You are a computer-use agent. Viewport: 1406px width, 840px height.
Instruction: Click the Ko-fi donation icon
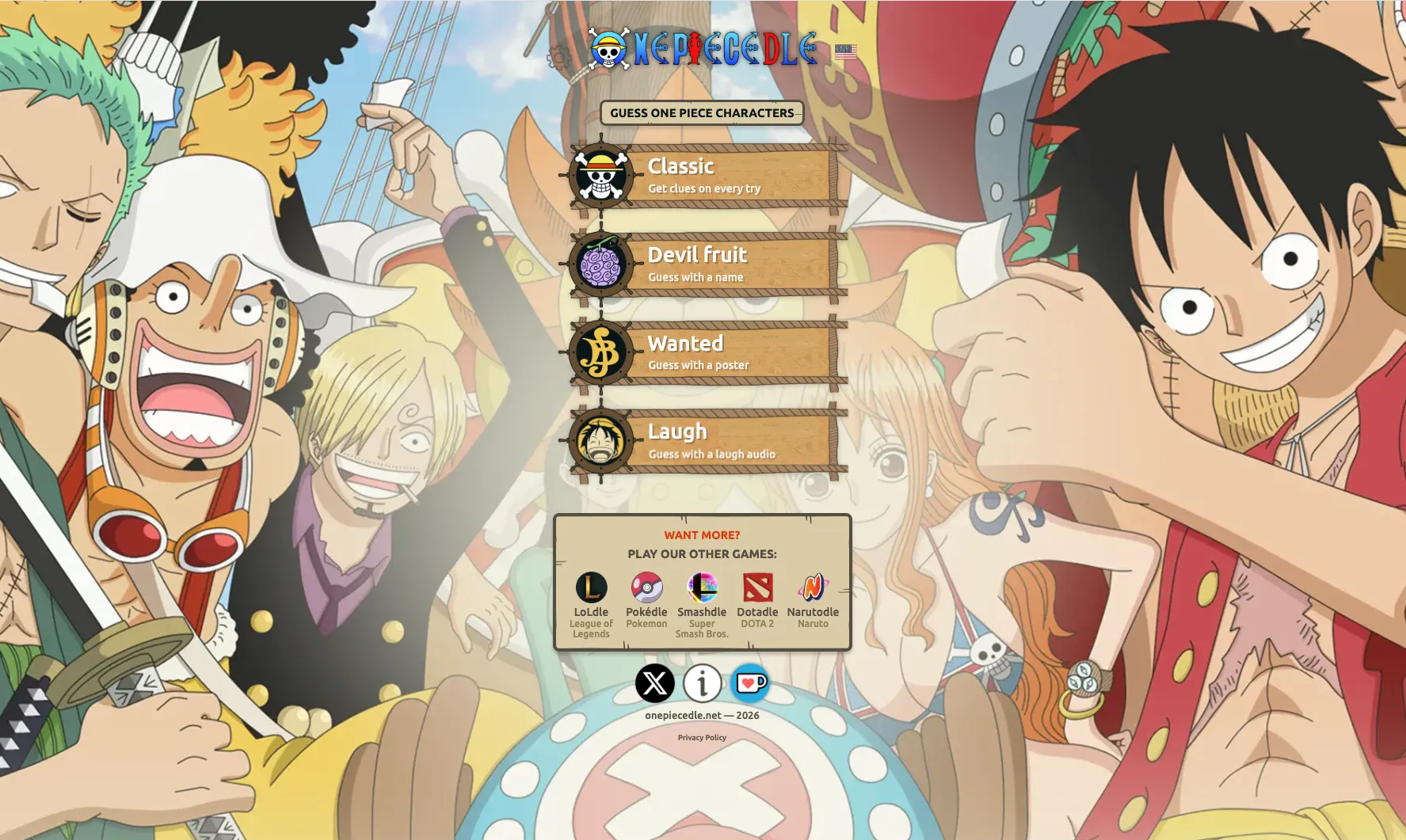[750, 682]
